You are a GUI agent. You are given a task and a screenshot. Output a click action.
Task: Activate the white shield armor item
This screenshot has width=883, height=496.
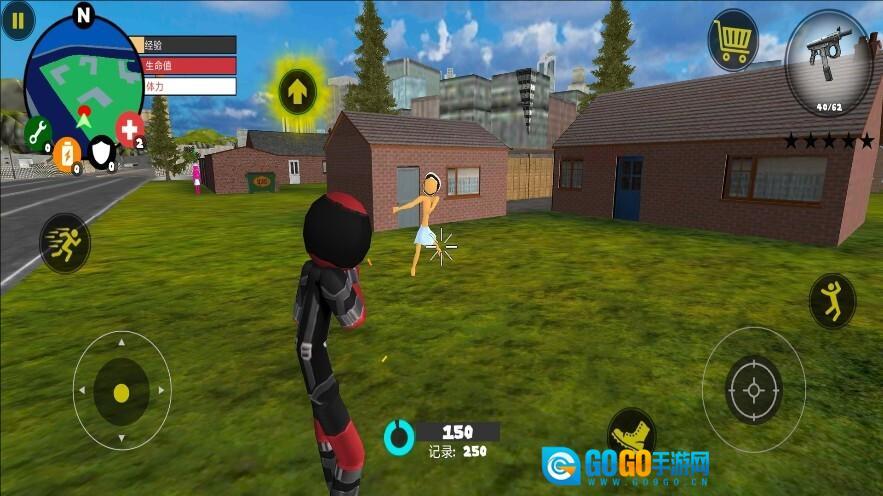[x=103, y=152]
